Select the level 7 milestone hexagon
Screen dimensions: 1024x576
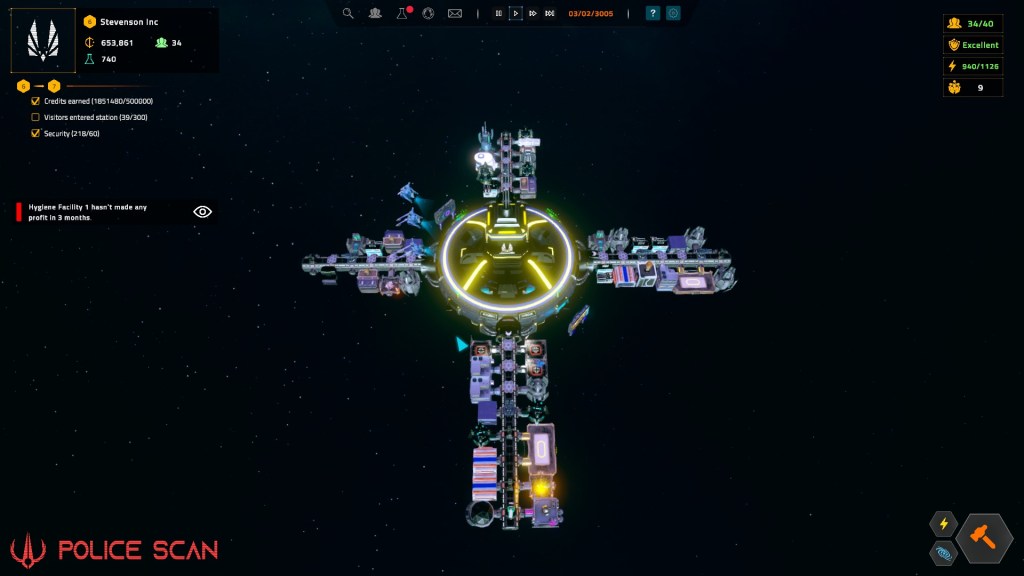coord(54,86)
